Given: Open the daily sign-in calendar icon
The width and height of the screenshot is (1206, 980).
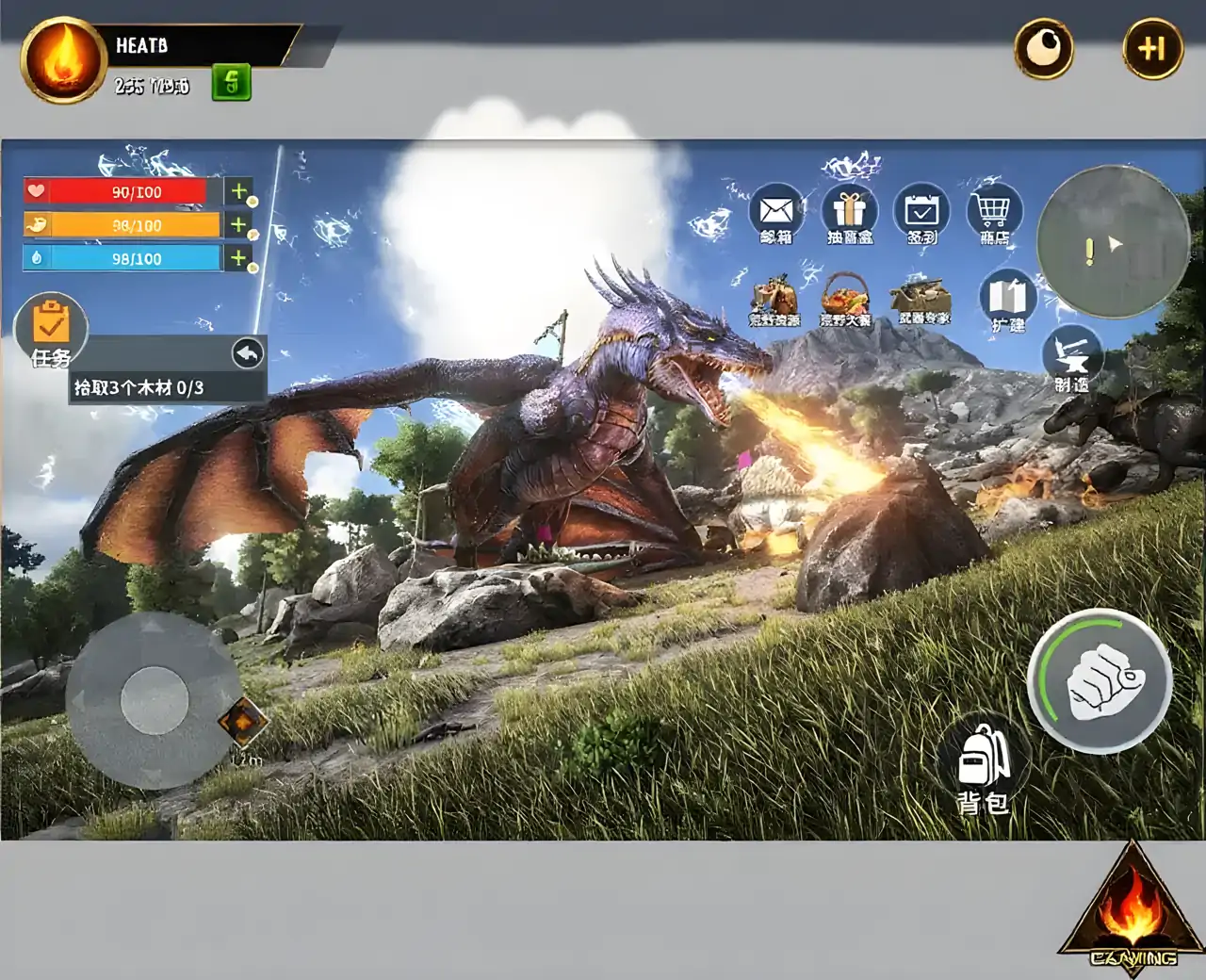Looking at the screenshot, I should click(x=921, y=211).
